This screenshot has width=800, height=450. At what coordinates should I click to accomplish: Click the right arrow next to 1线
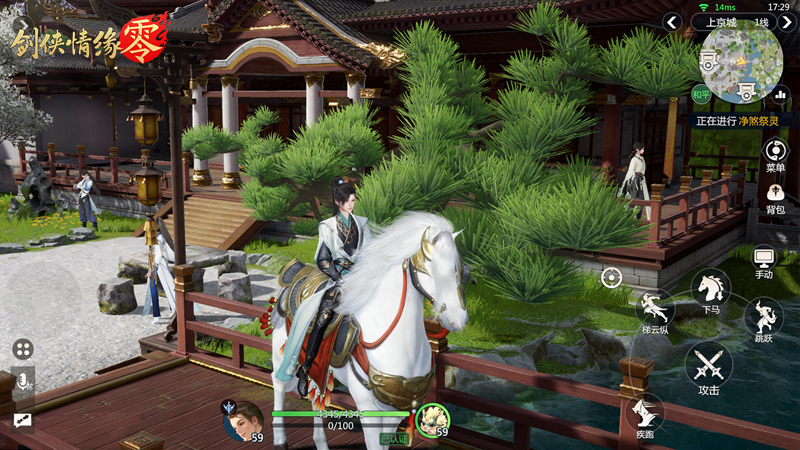787,22
